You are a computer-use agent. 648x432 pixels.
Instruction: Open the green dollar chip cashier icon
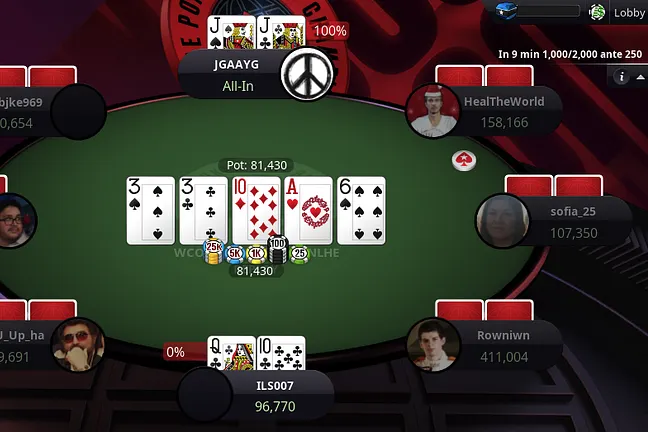click(x=598, y=12)
